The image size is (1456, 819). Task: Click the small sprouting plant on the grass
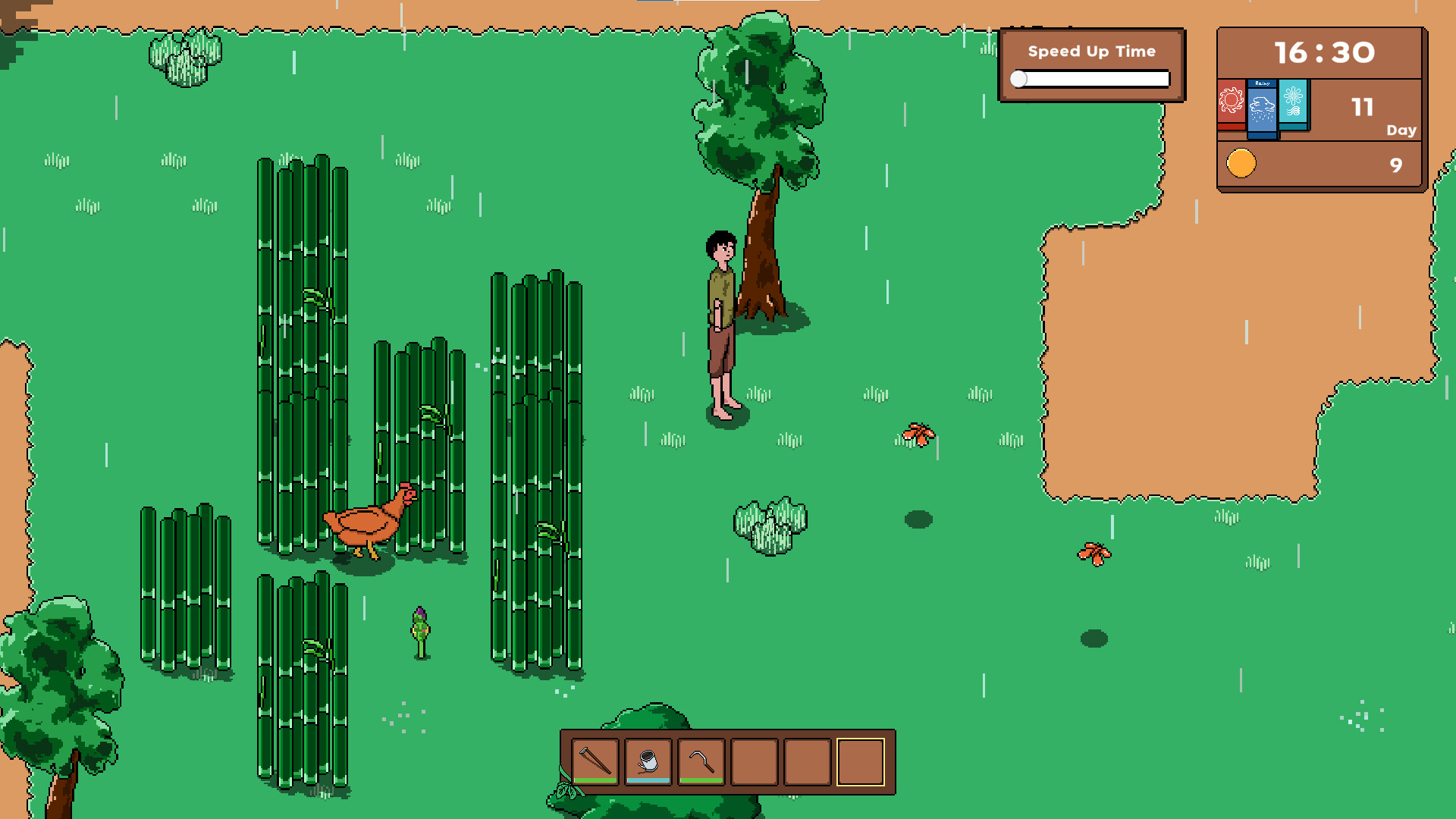pos(419,629)
